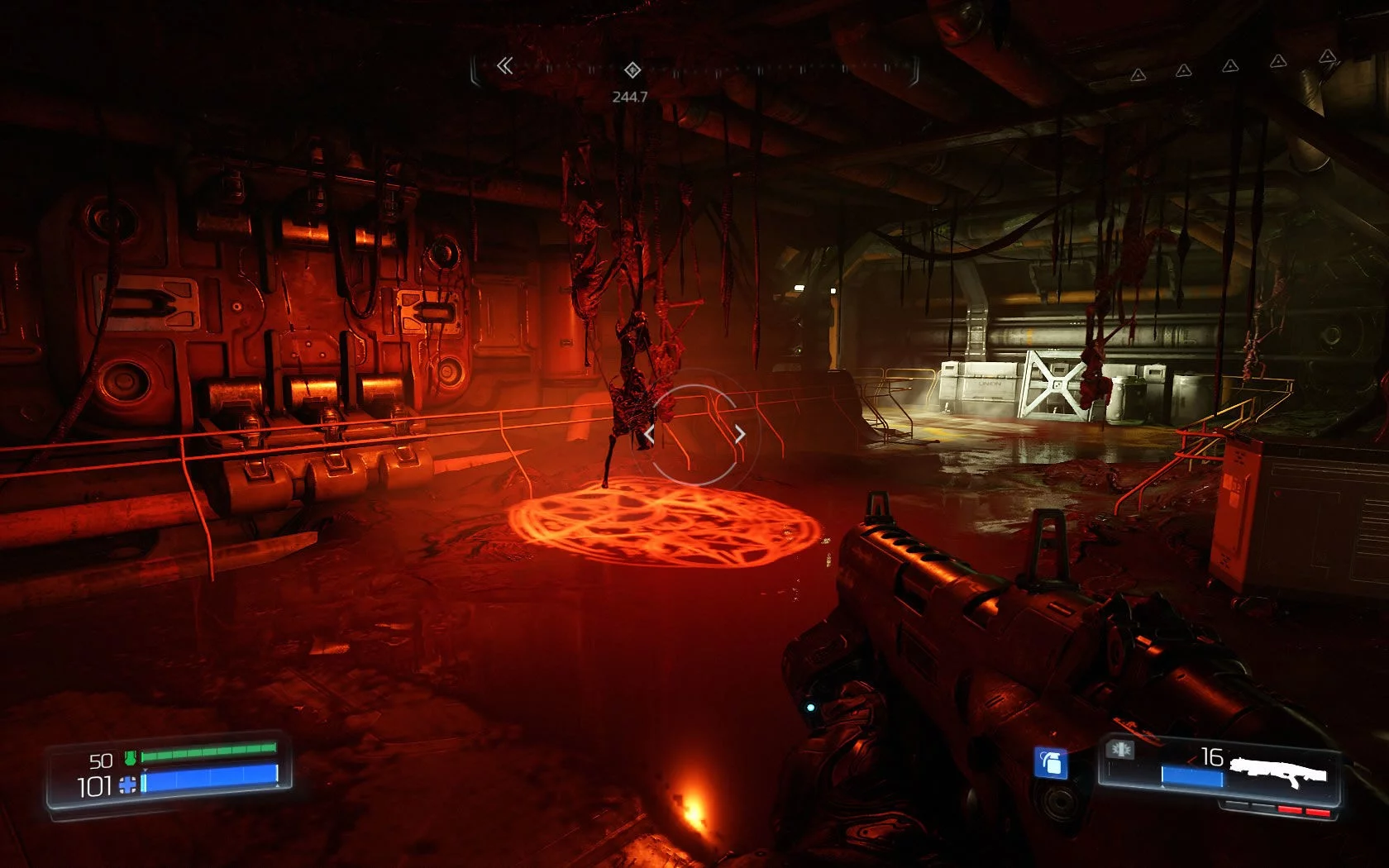Select the frag grenade equipment icon
Viewport: 1389px width, 868px height.
click(1052, 763)
